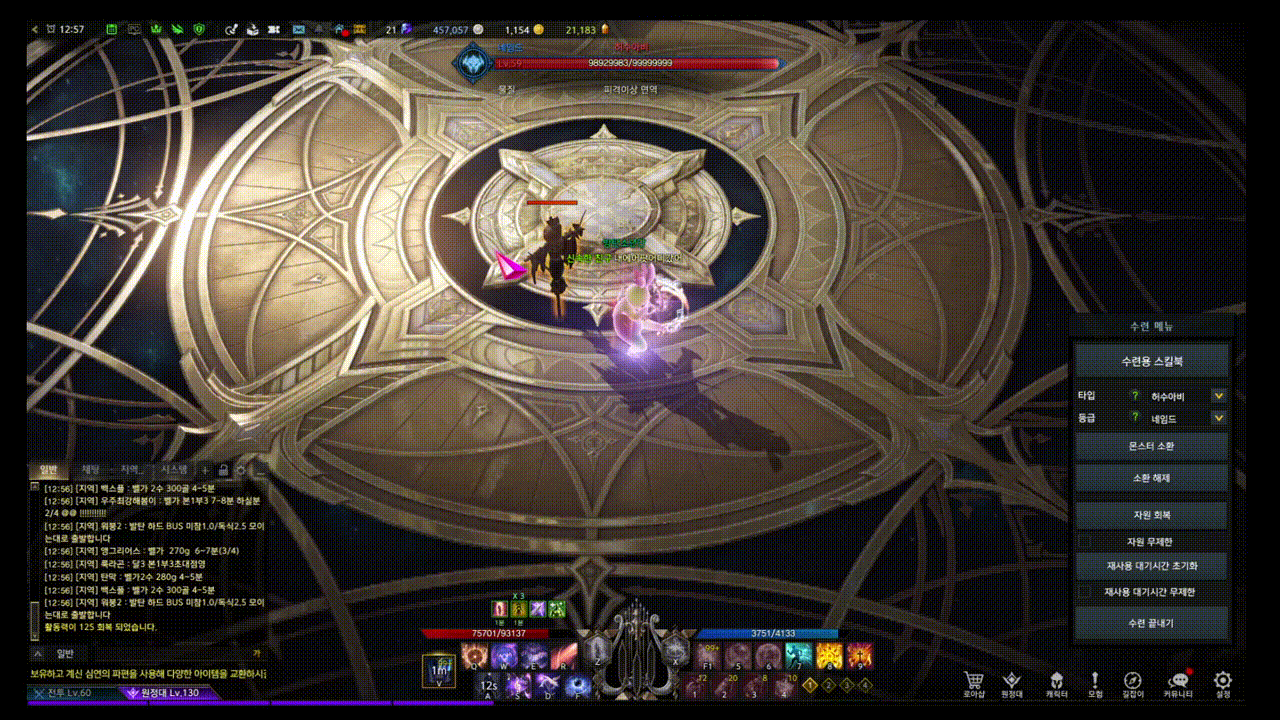This screenshot has width=1280, height=720.
Task: Enable the 재사용 대기시간 무제한 checkbox
Action: tap(1085, 592)
